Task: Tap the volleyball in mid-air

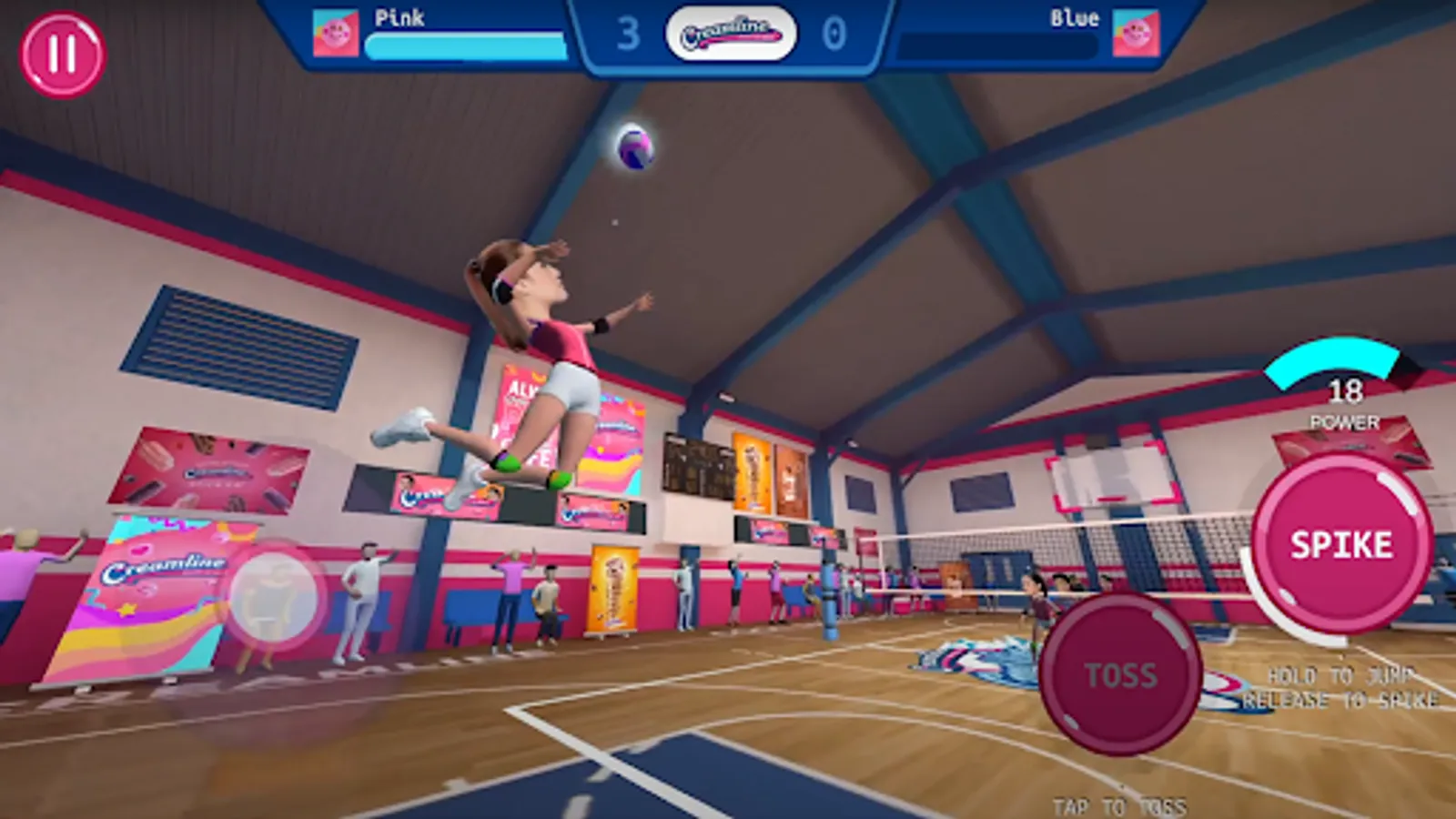Action: pos(634,147)
